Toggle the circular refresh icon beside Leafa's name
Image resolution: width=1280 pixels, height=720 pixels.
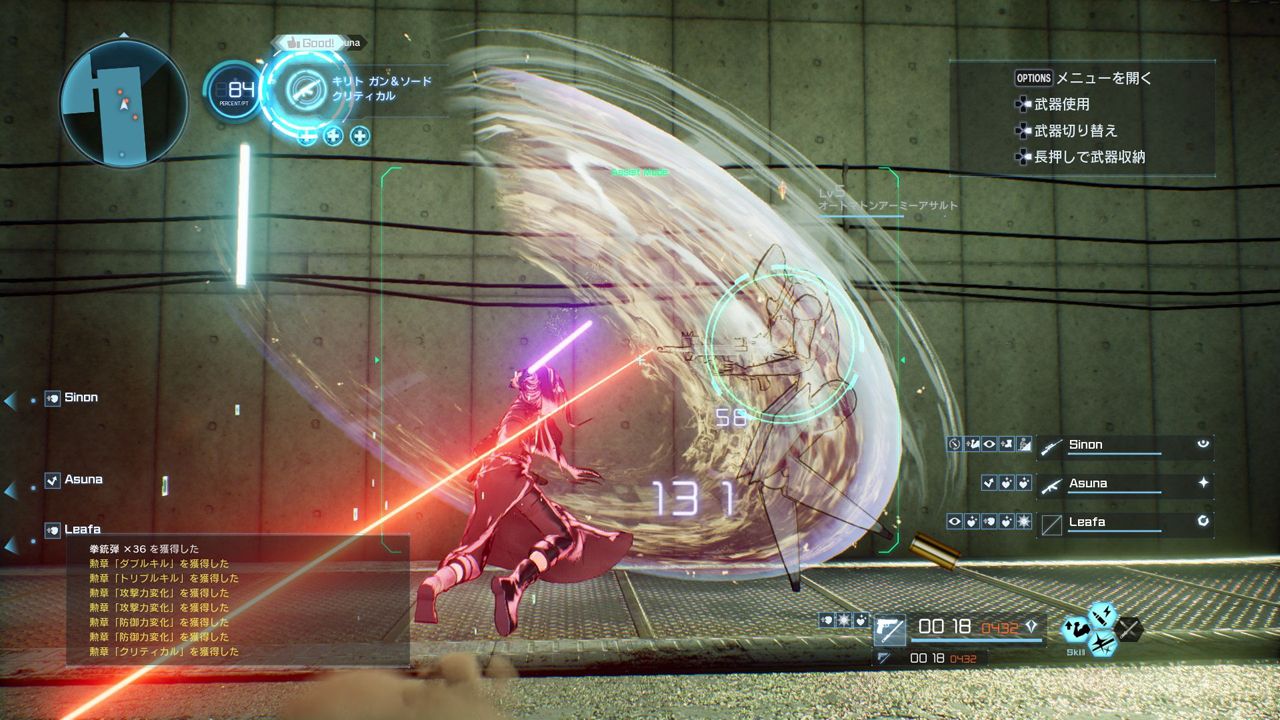coord(1203,521)
